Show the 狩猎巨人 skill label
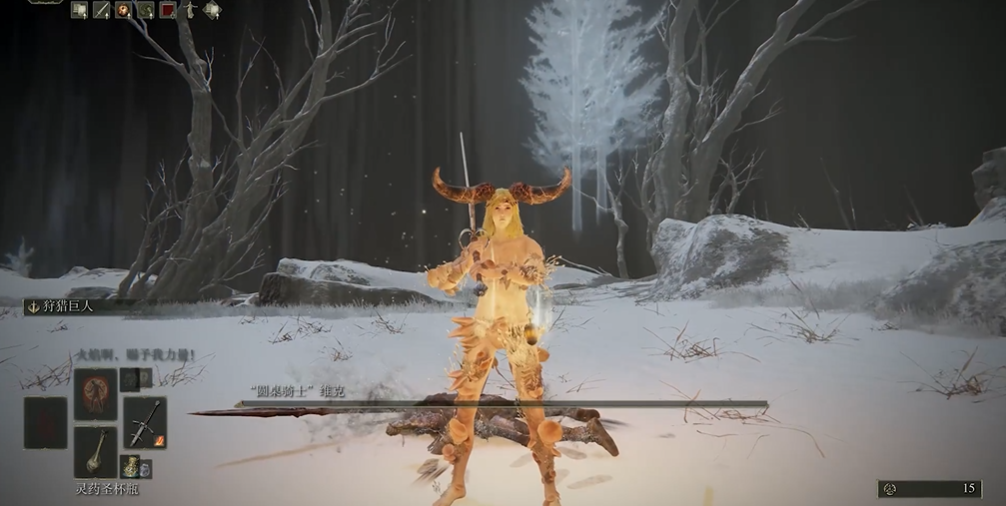The height and width of the screenshot is (506, 1006). coord(70,307)
